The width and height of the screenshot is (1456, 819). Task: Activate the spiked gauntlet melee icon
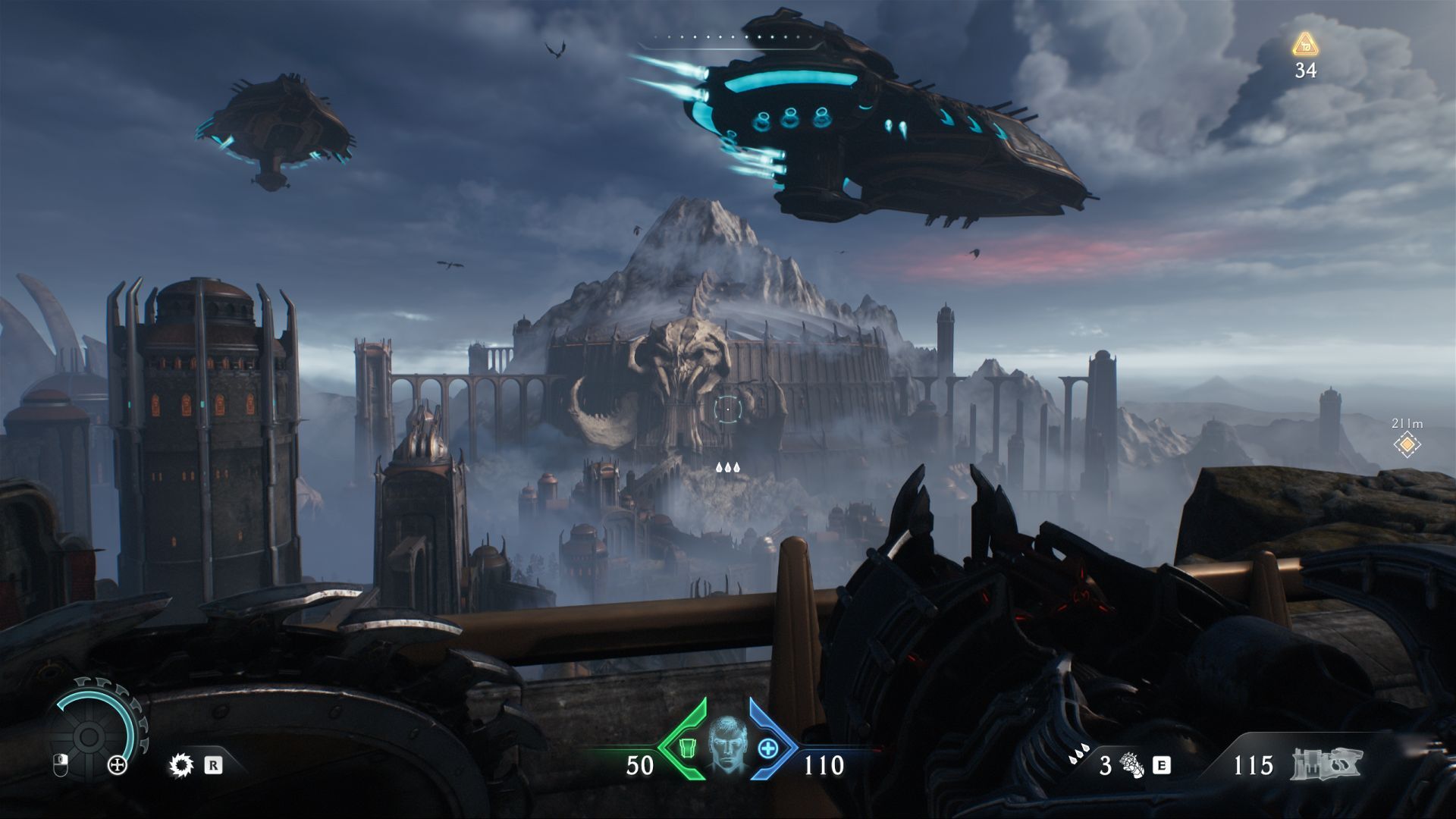(x=1129, y=765)
